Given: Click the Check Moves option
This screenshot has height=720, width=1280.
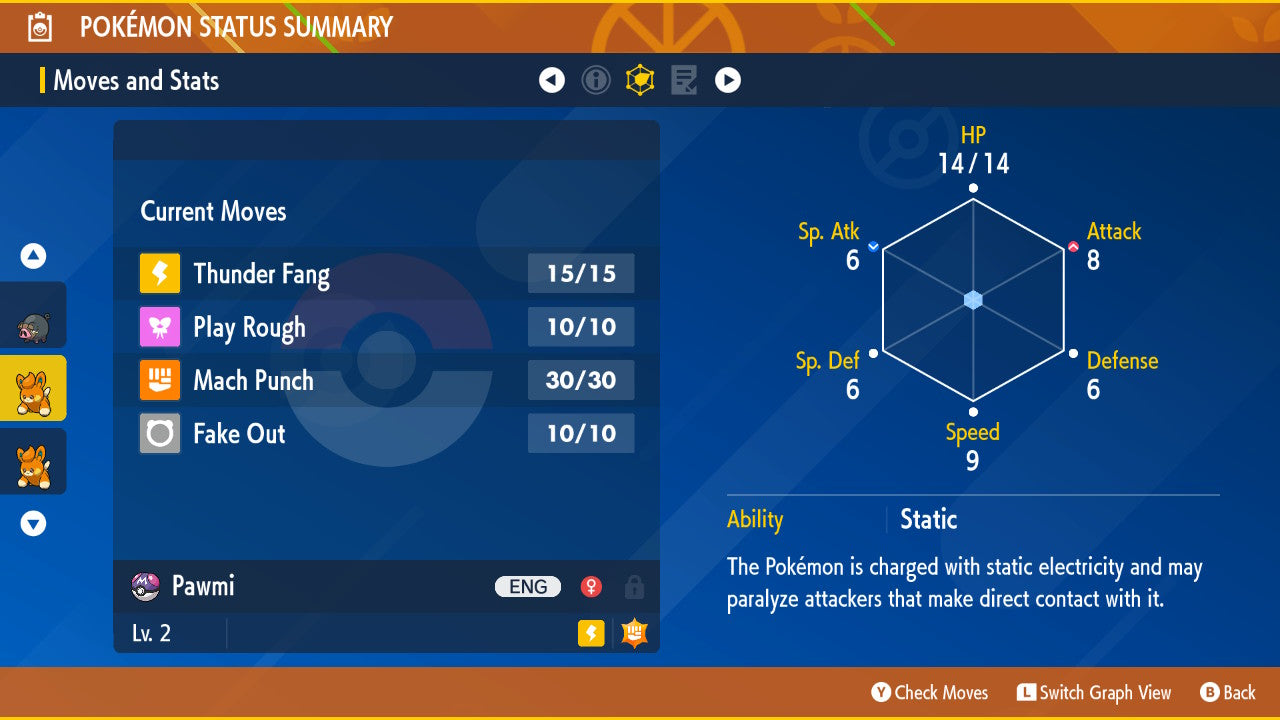Looking at the screenshot, I should click(x=930, y=693).
